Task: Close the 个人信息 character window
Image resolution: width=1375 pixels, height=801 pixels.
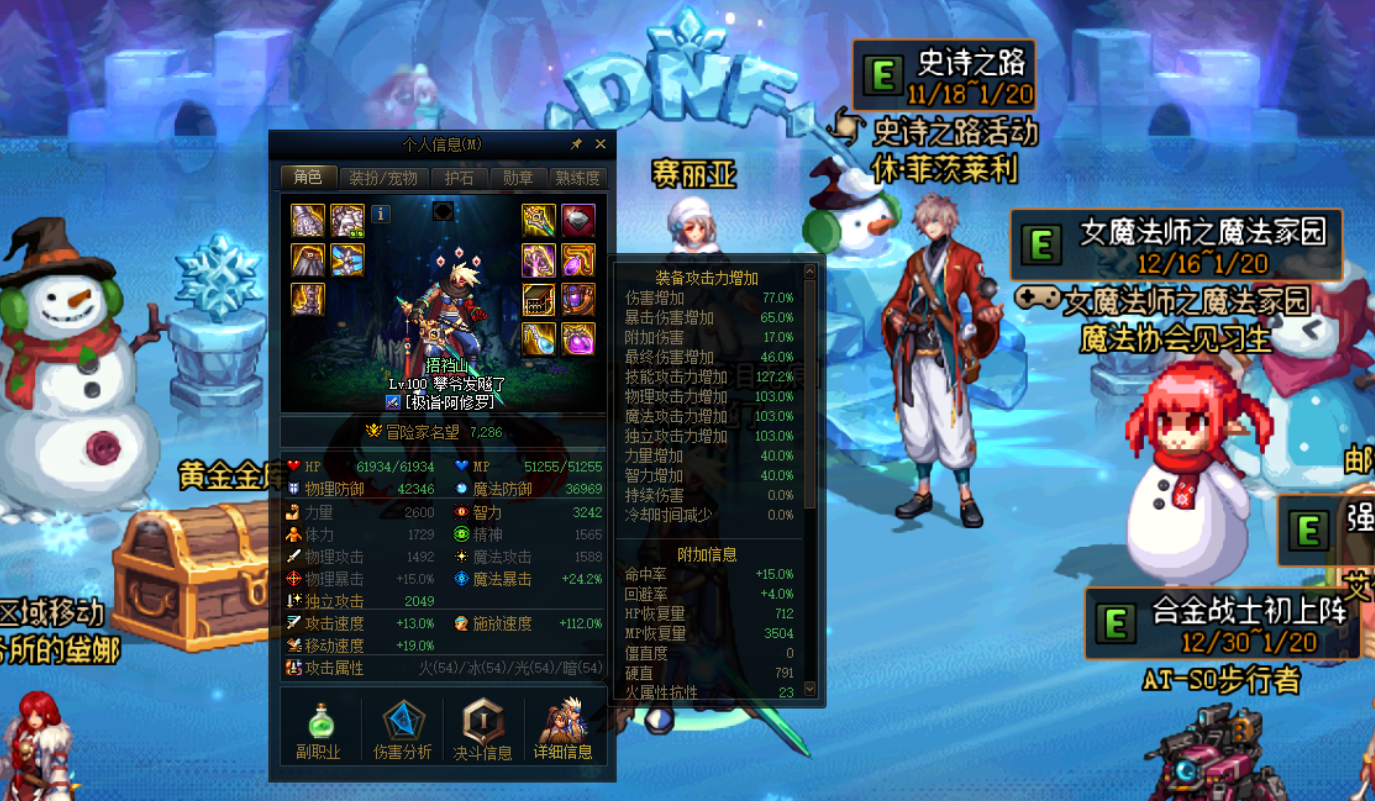Action: (x=600, y=145)
